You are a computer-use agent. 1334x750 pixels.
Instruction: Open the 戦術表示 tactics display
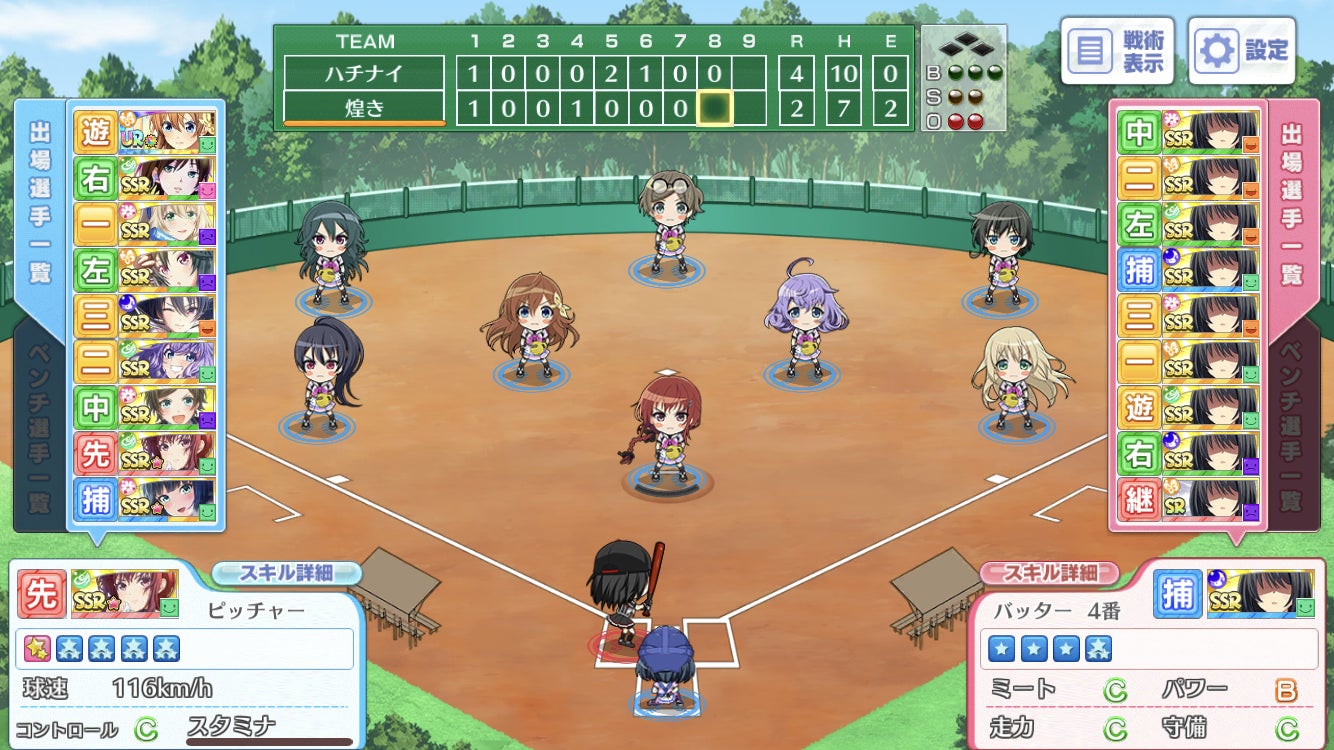(x=1117, y=50)
